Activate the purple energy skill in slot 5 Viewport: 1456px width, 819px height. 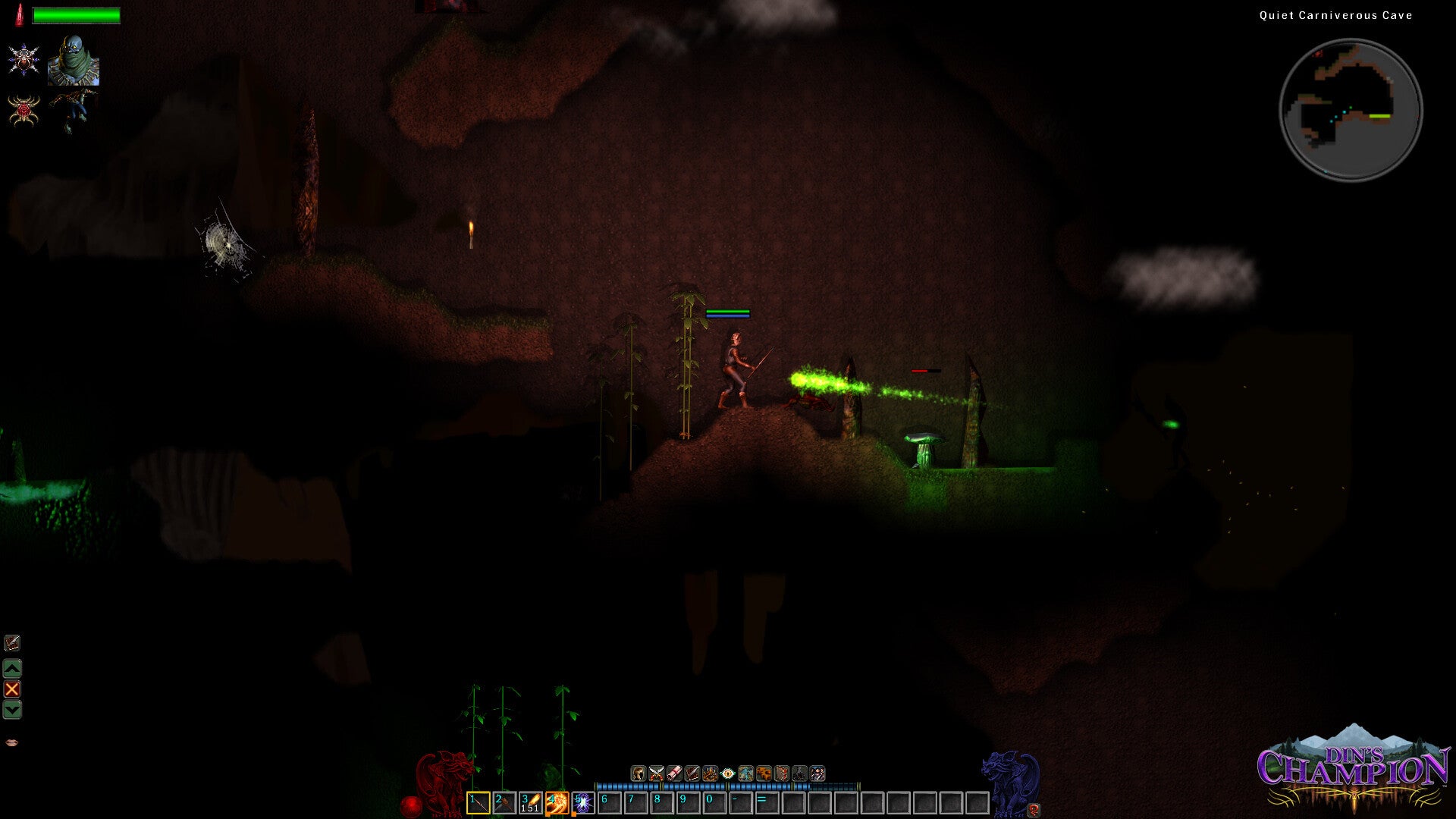(x=582, y=802)
